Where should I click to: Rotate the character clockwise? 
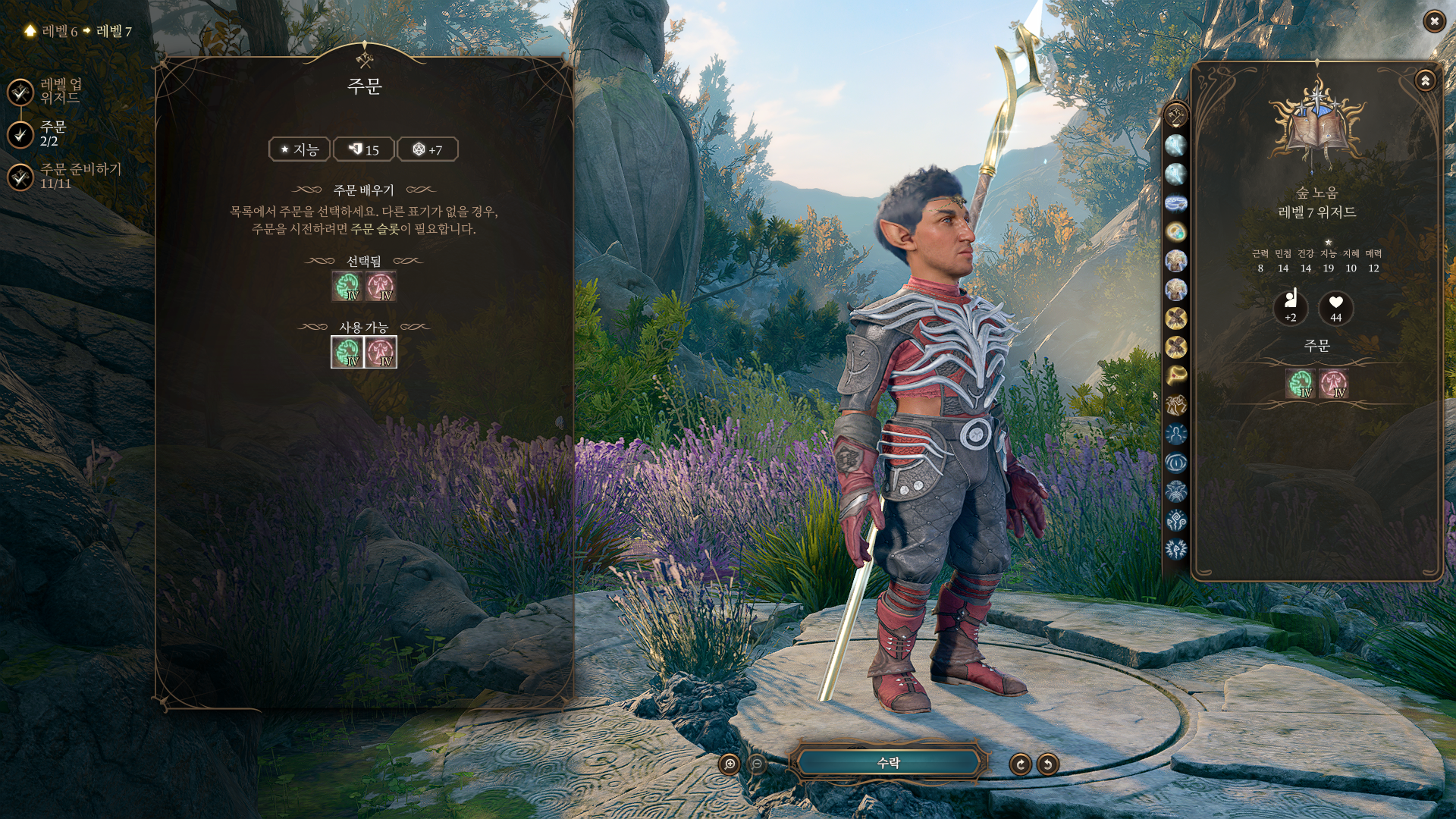[x=1020, y=764]
